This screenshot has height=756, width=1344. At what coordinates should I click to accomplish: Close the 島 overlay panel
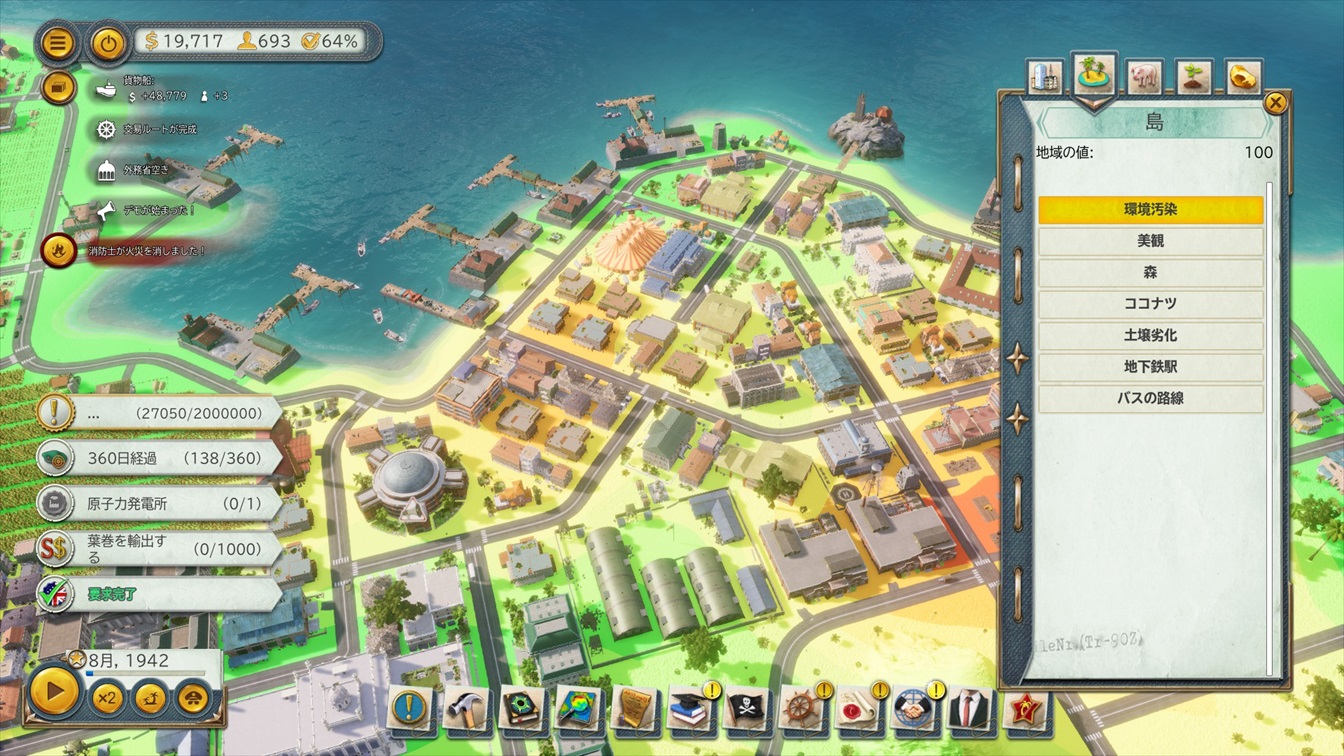click(x=1275, y=102)
